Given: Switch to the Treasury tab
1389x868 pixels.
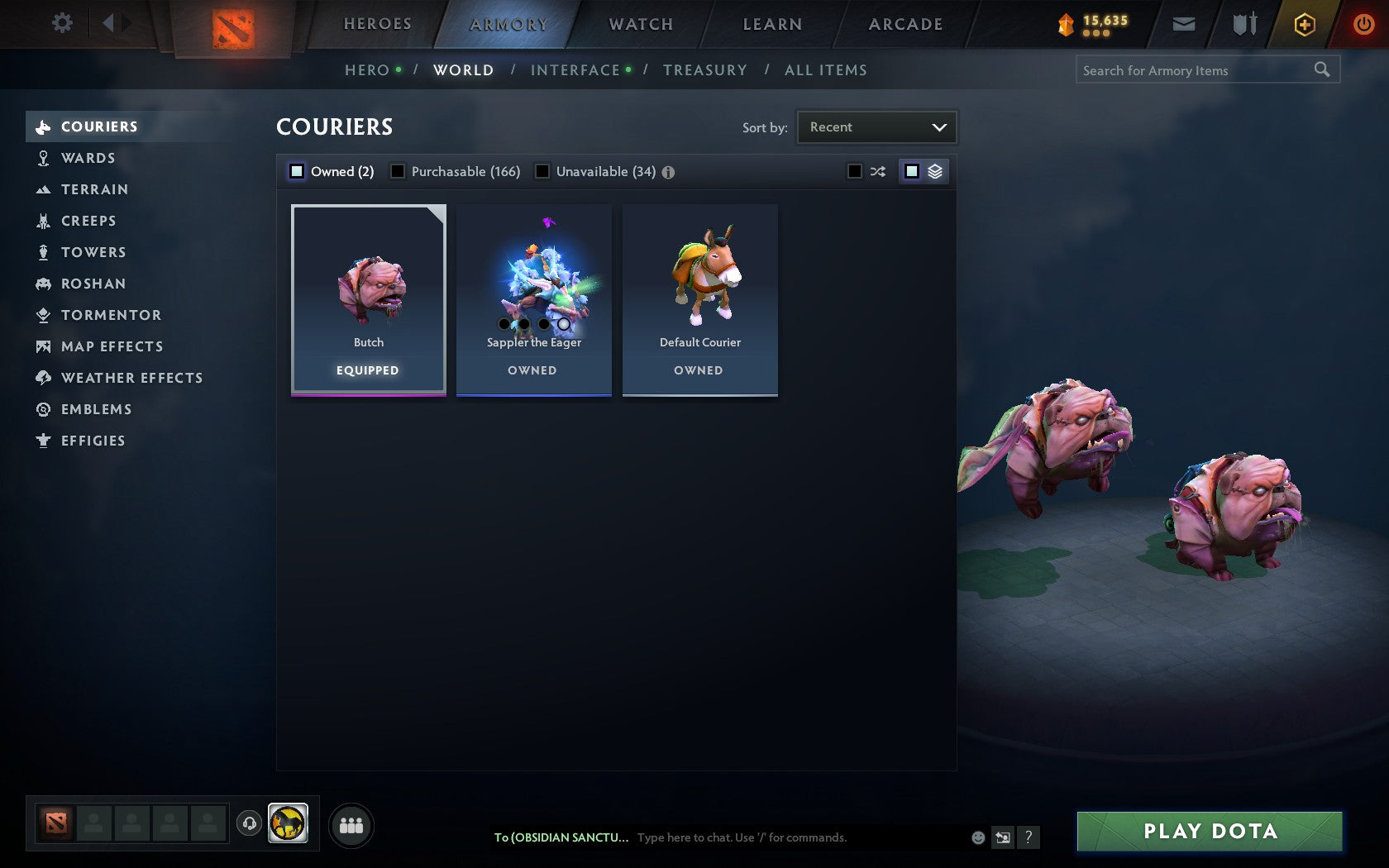Looking at the screenshot, I should [704, 69].
